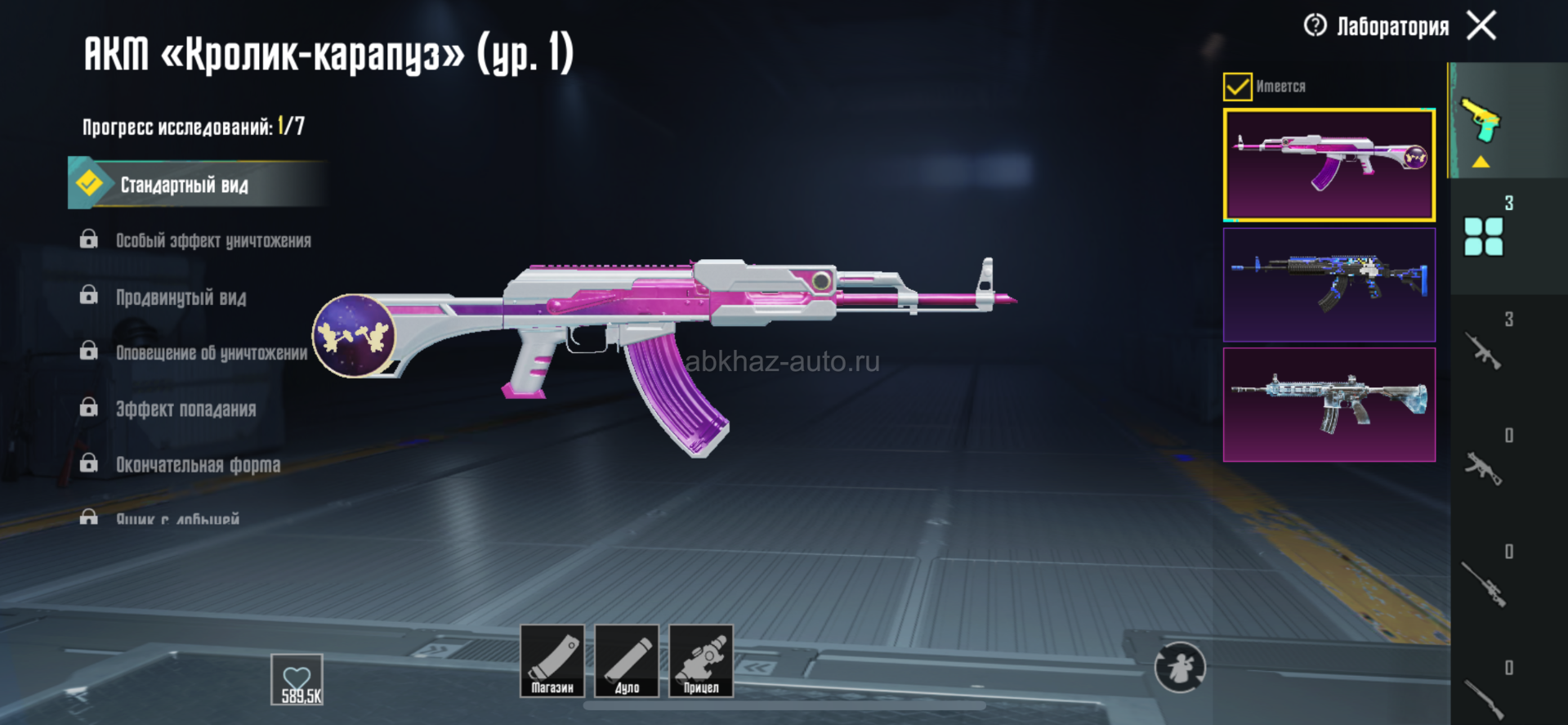
Task: Like the skin with the heart button
Action: coord(297,679)
